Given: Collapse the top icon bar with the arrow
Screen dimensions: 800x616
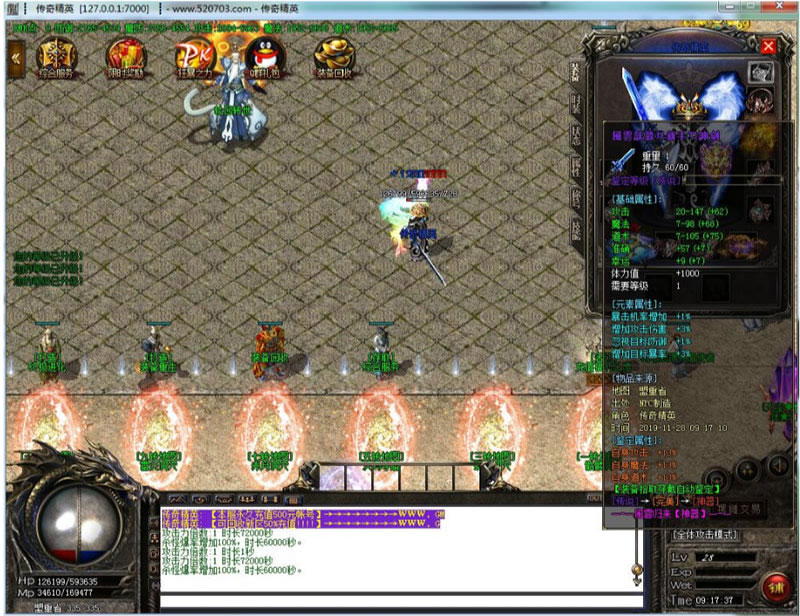Looking at the screenshot, I should coord(16,58).
